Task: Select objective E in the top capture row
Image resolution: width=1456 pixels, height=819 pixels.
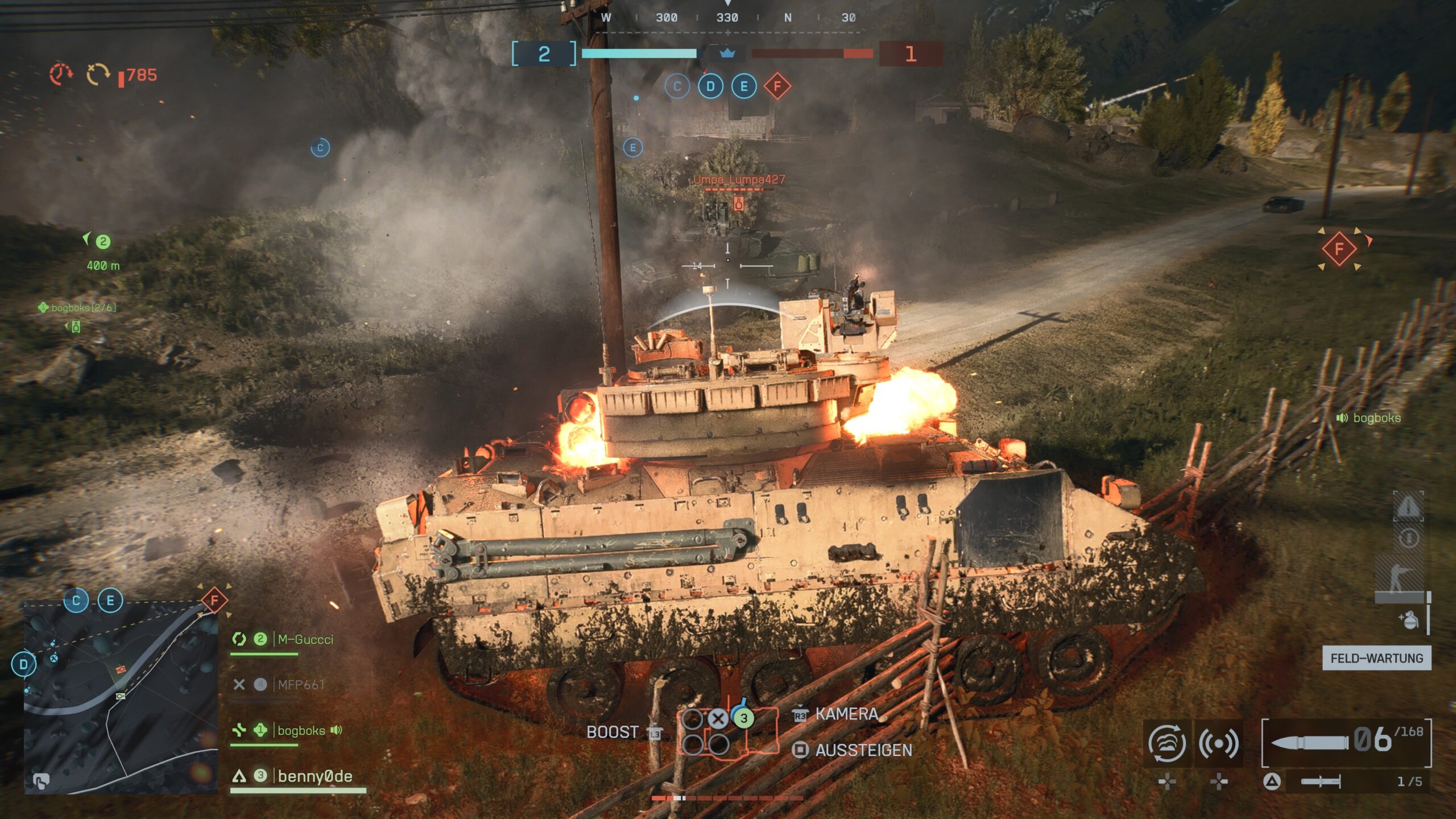Action: tap(744, 86)
